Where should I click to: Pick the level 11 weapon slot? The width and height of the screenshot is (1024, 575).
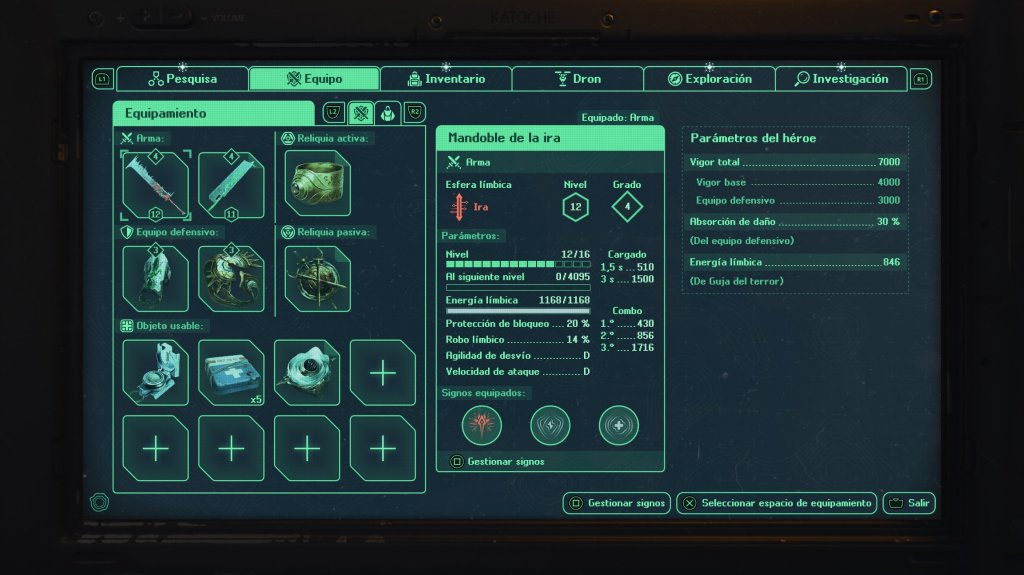(231, 184)
